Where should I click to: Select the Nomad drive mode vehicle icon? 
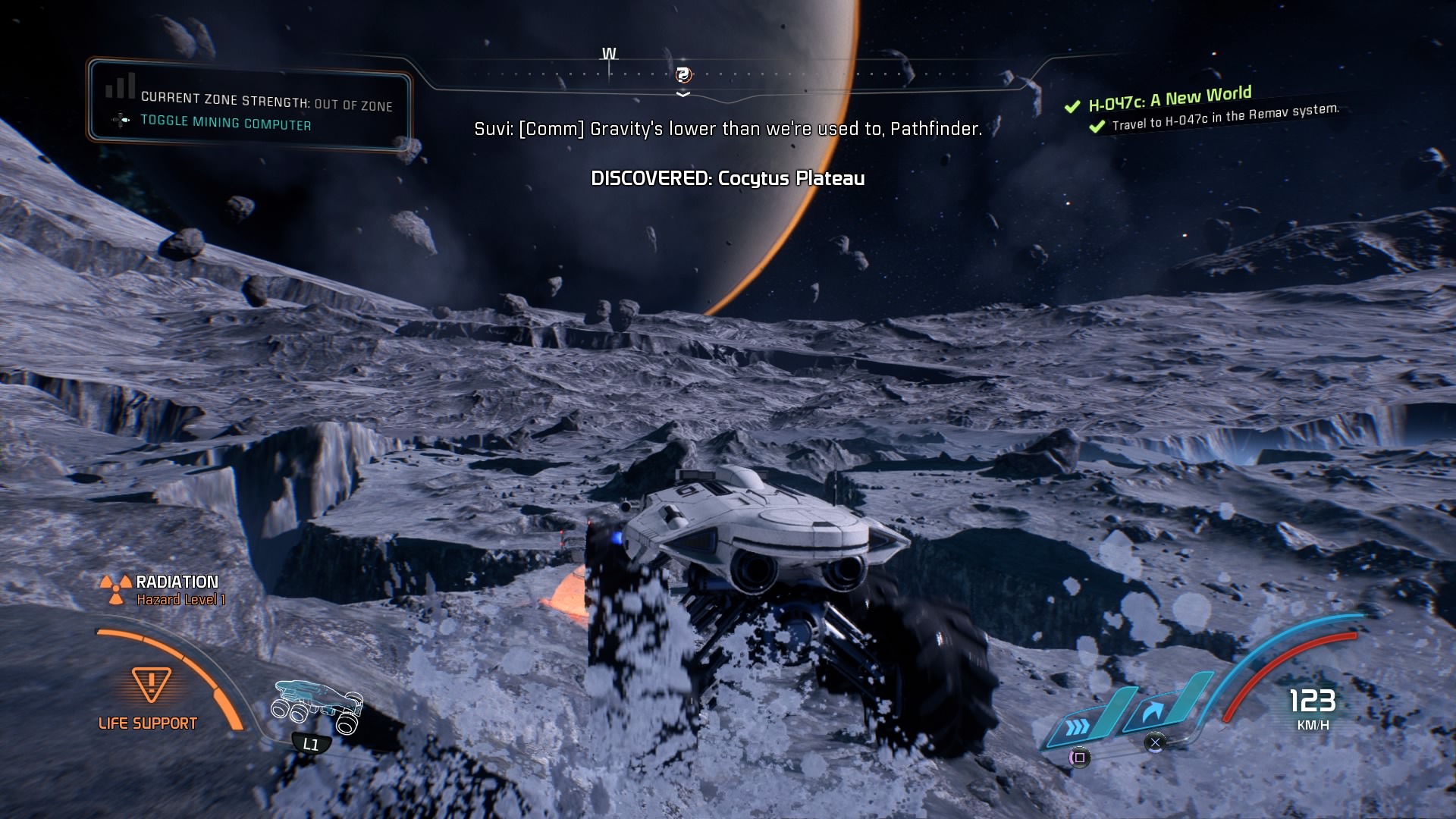[x=318, y=704]
